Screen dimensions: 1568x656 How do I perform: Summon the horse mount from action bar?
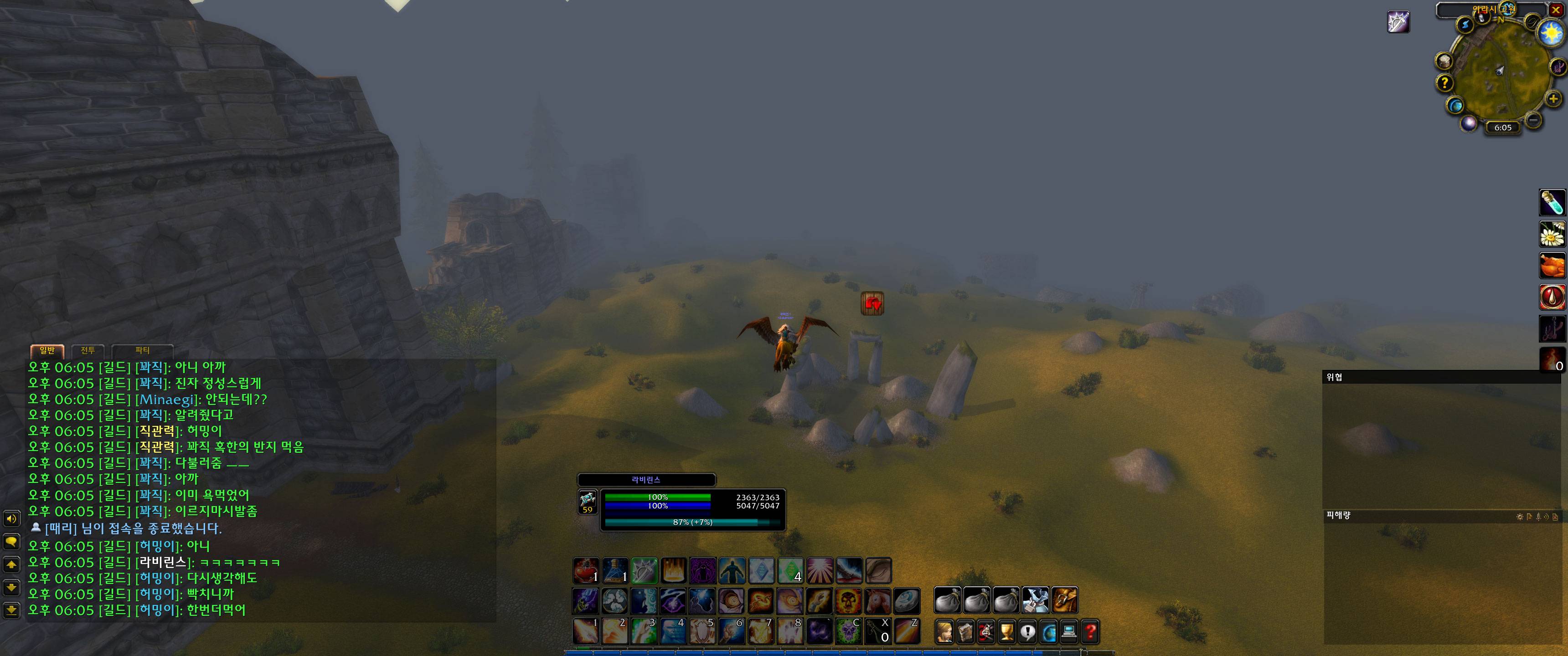878,600
